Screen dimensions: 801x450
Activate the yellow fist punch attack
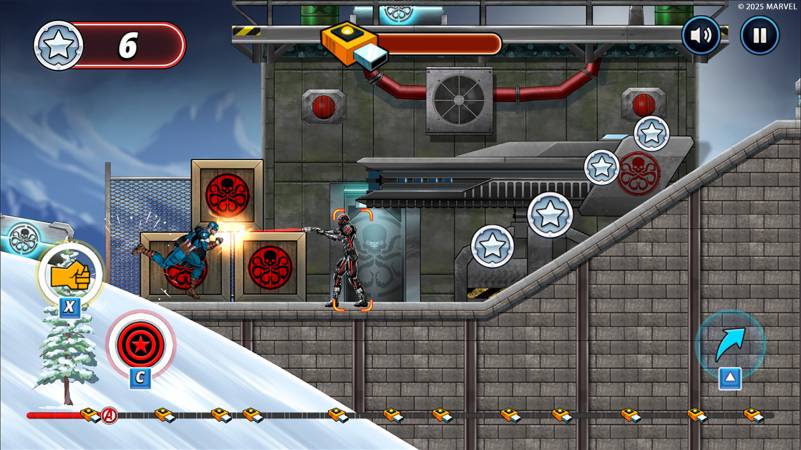pyautogui.click(x=70, y=273)
